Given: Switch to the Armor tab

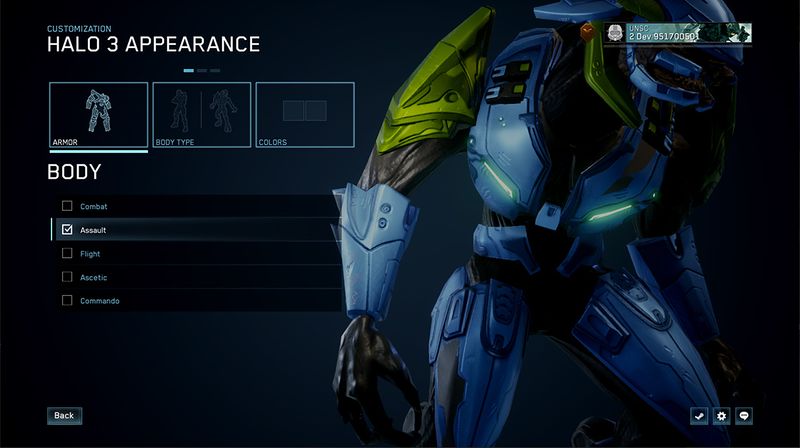Looking at the screenshot, I should click(x=99, y=115).
